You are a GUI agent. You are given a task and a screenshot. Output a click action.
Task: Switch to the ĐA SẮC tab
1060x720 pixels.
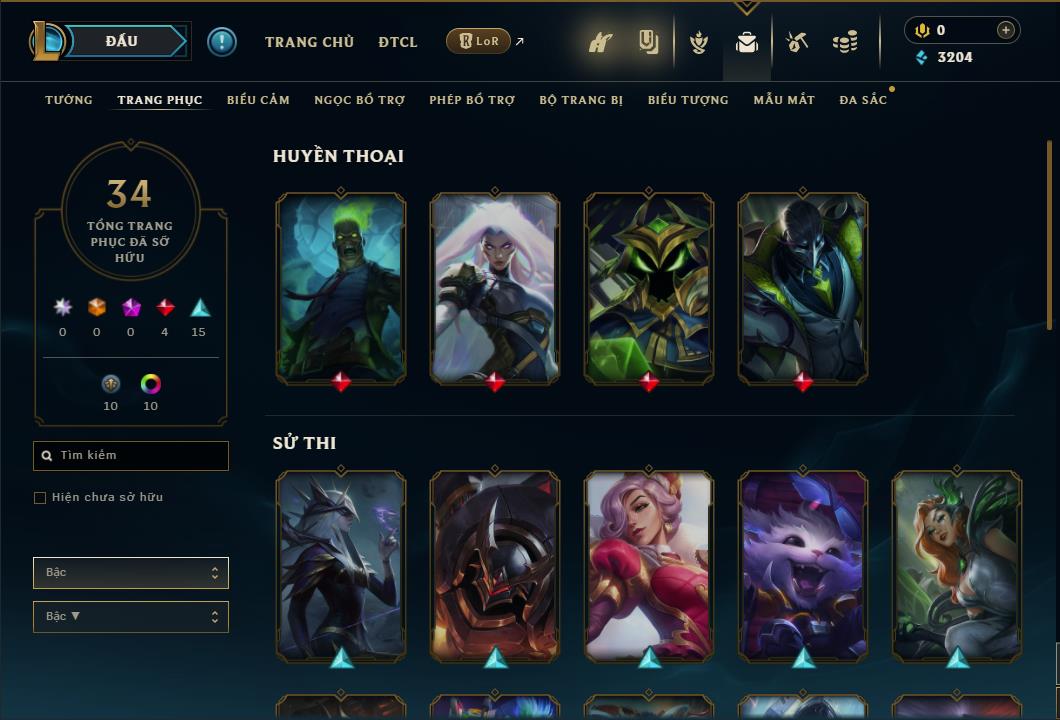point(863,100)
